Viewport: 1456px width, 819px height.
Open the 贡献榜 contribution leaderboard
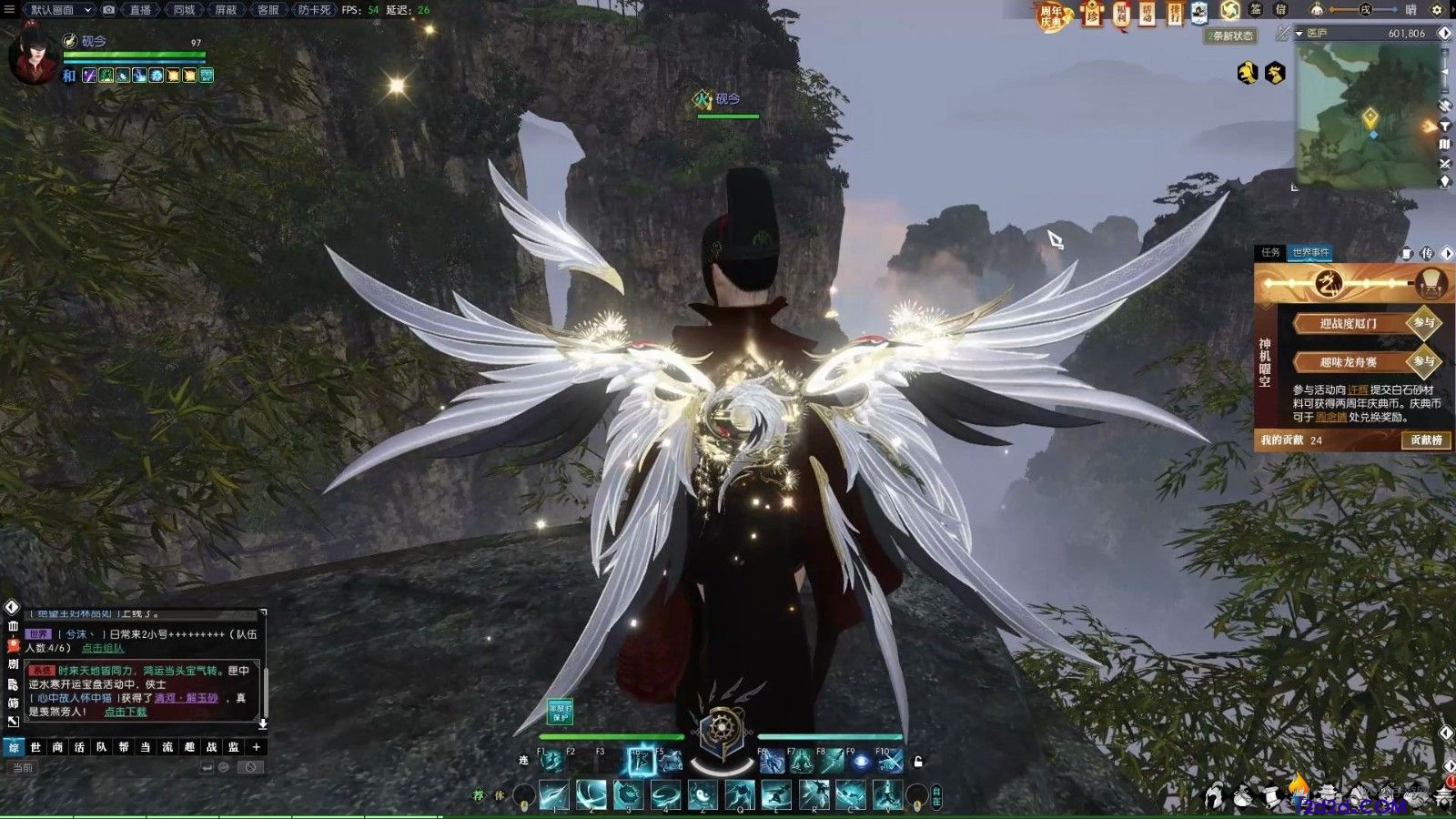click(1425, 440)
